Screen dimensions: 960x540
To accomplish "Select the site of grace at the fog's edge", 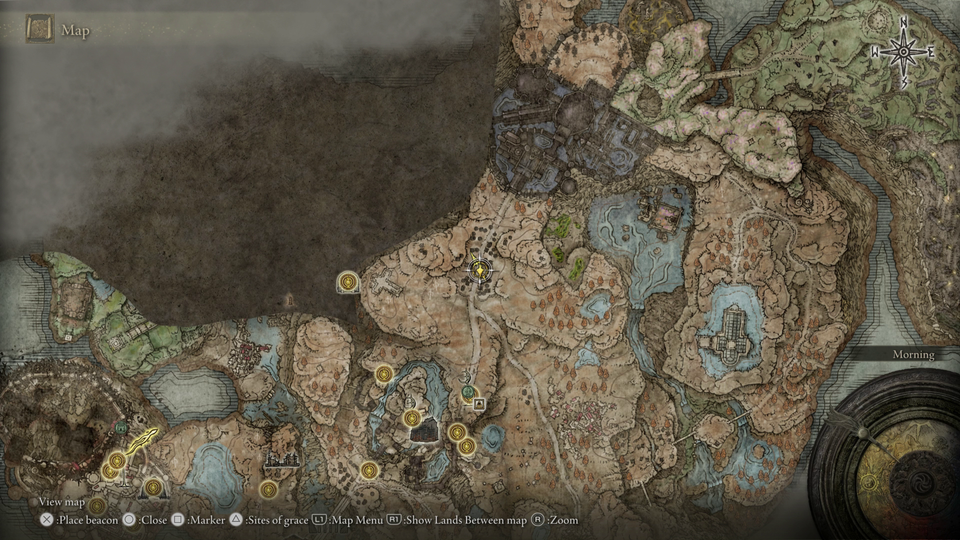I will pyautogui.click(x=348, y=283).
